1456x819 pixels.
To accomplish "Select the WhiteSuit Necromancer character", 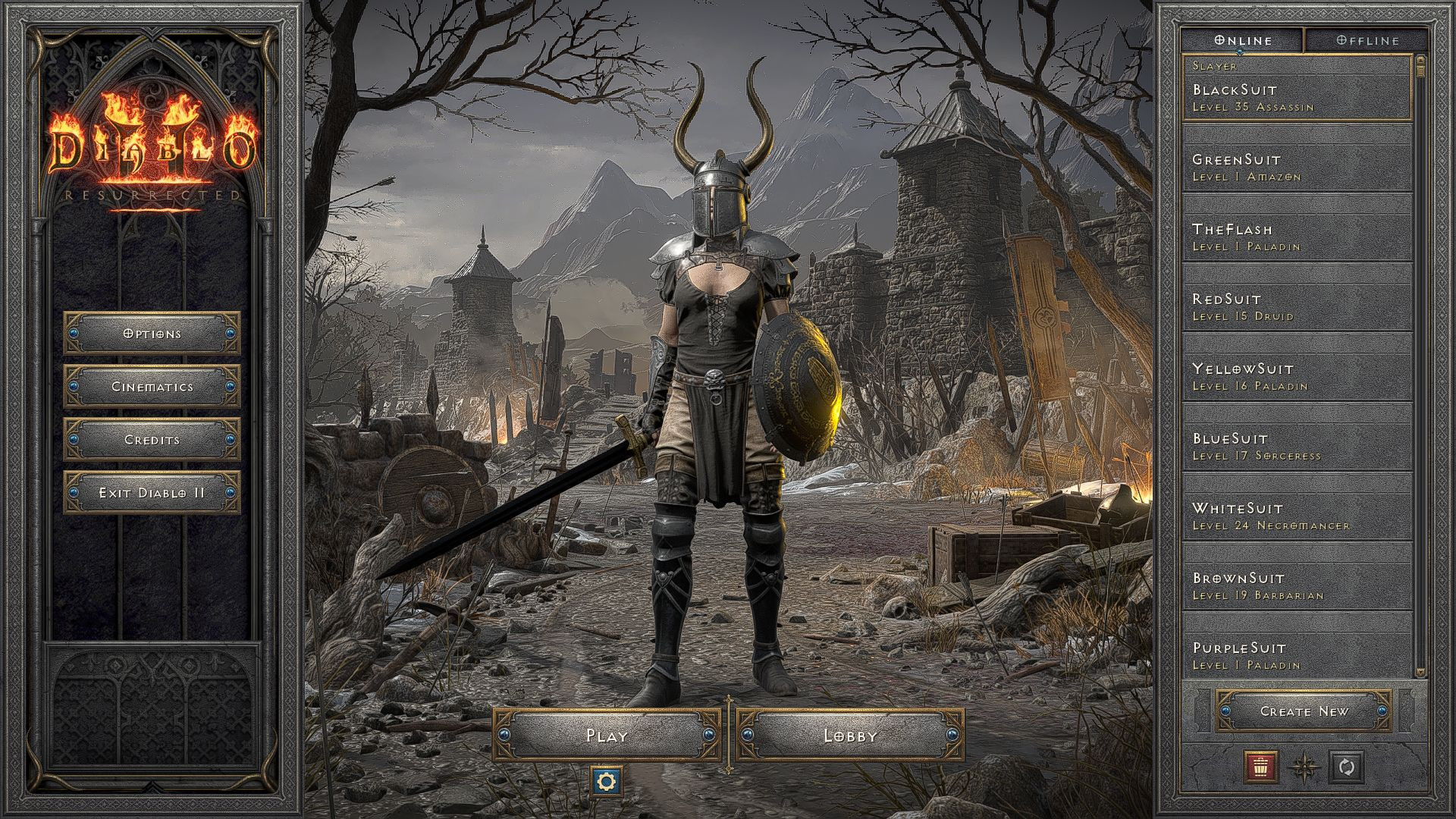I will pos(1289,516).
